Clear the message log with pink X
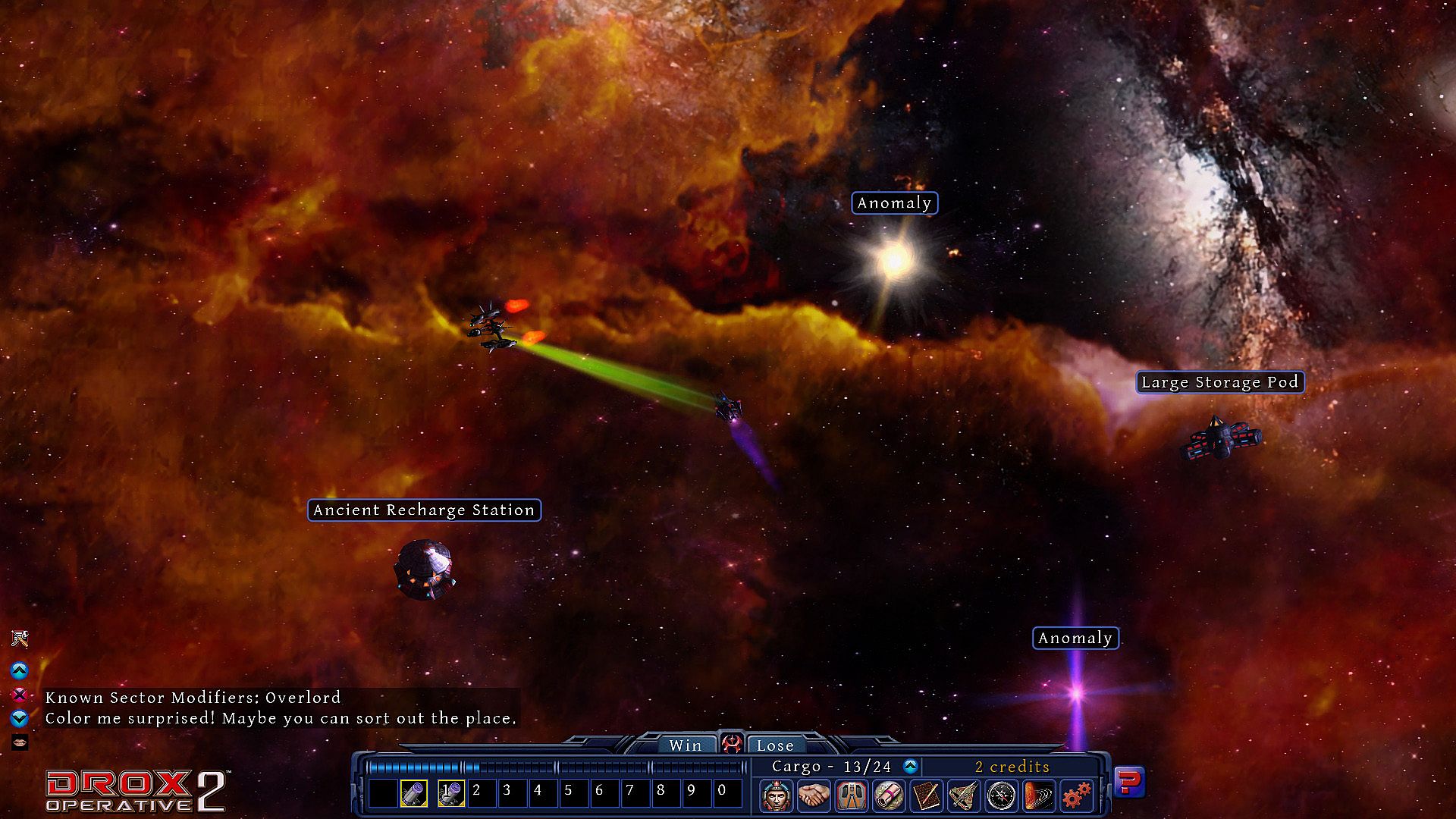 tap(20, 695)
